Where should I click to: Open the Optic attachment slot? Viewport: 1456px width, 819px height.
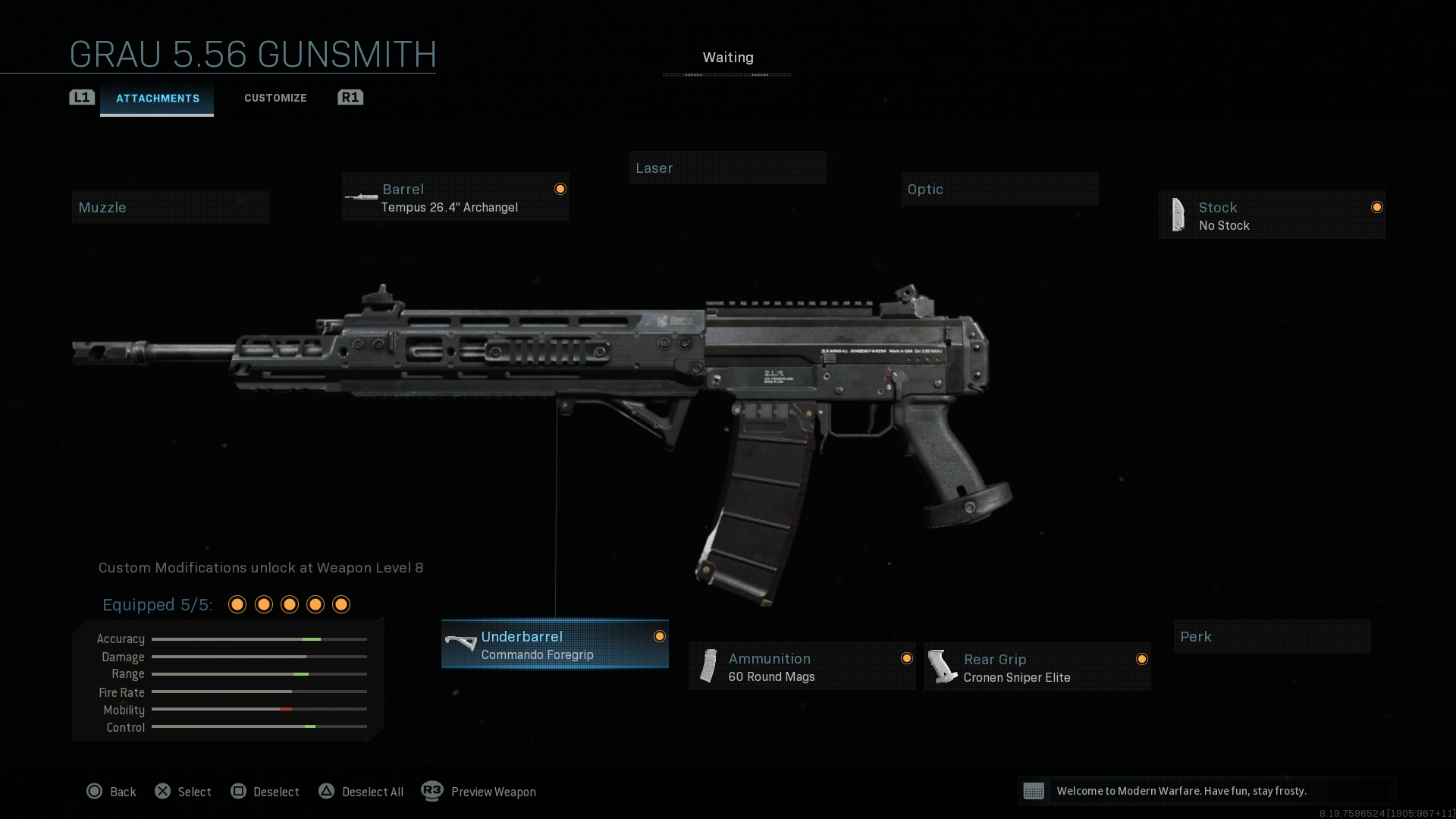999,189
